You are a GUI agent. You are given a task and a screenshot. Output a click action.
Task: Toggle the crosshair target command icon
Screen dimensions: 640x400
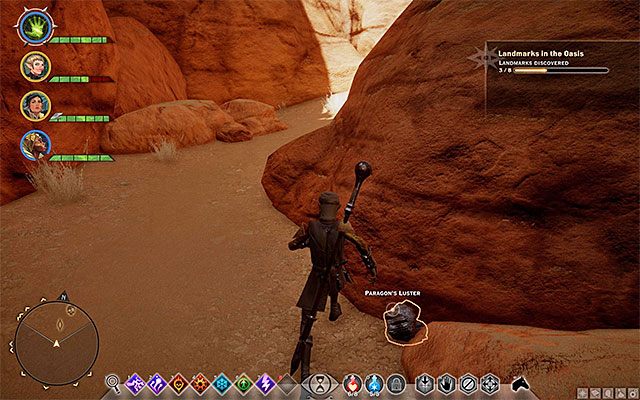tap(490, 382)
